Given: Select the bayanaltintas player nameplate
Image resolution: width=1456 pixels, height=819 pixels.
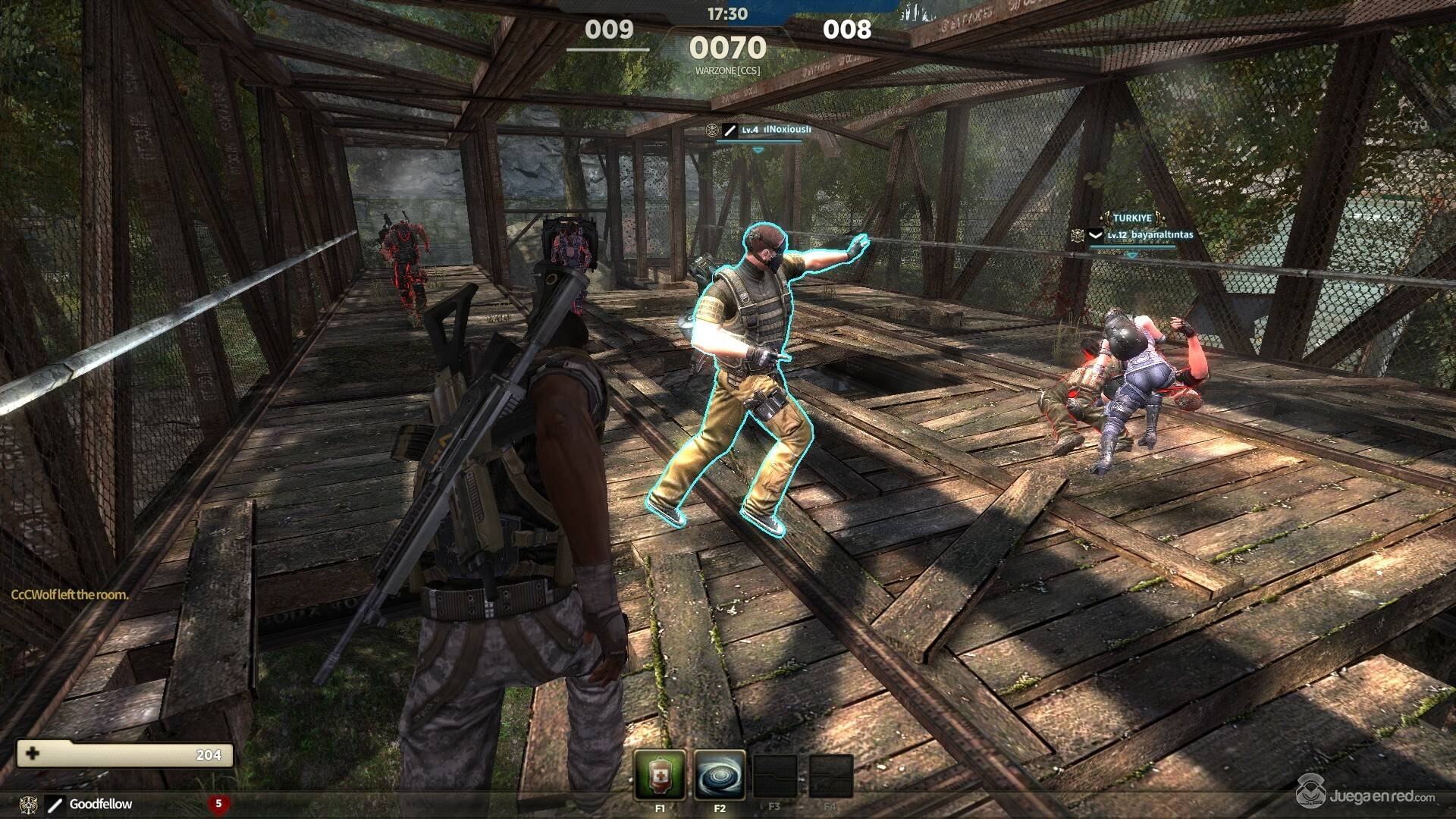Looking at the screenshot, I should 1162,235.
